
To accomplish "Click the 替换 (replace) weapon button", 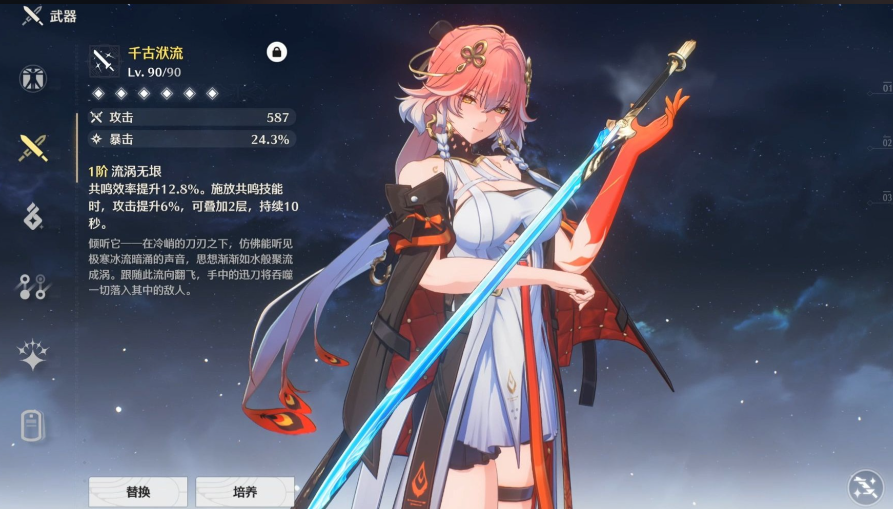I will (x=138, y=492).
